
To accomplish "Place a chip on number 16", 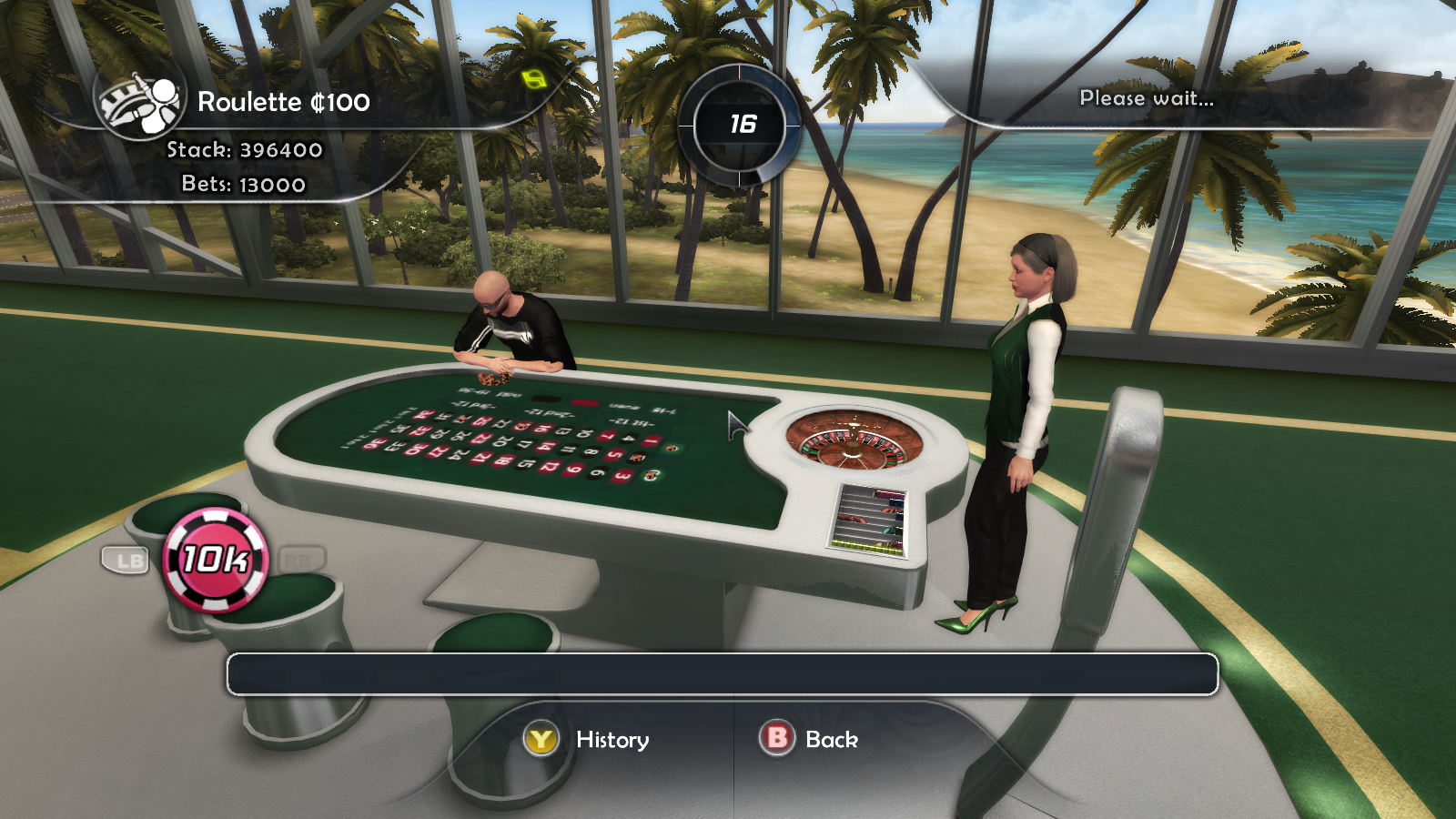I will pyautogui.click(x=543, y=430).
